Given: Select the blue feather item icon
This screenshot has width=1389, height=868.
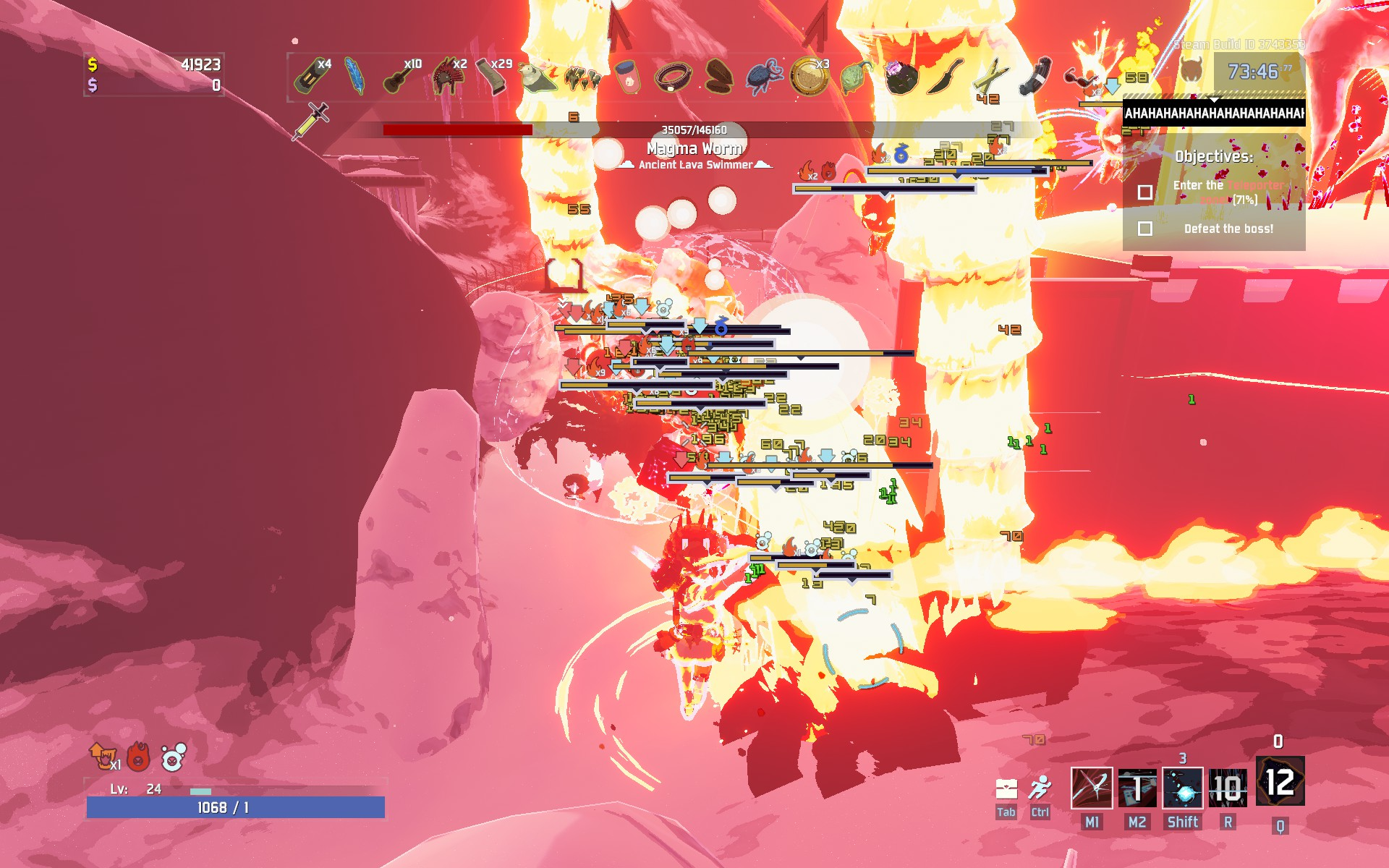Looking at the screenshot, I should point(354,77).
